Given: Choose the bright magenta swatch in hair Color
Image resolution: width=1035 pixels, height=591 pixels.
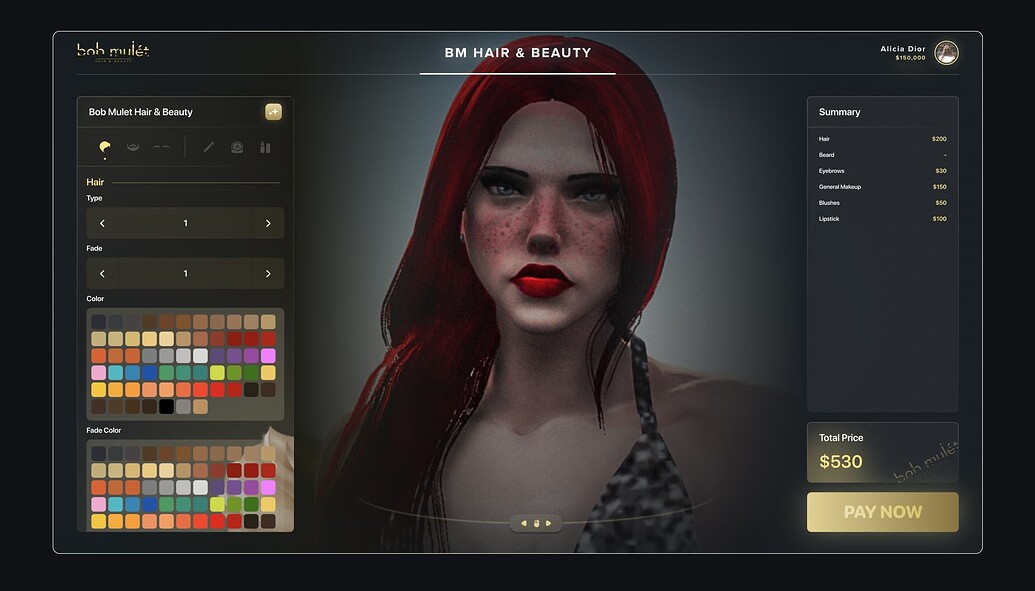Looking at the screenshot, I should point(268,356).
